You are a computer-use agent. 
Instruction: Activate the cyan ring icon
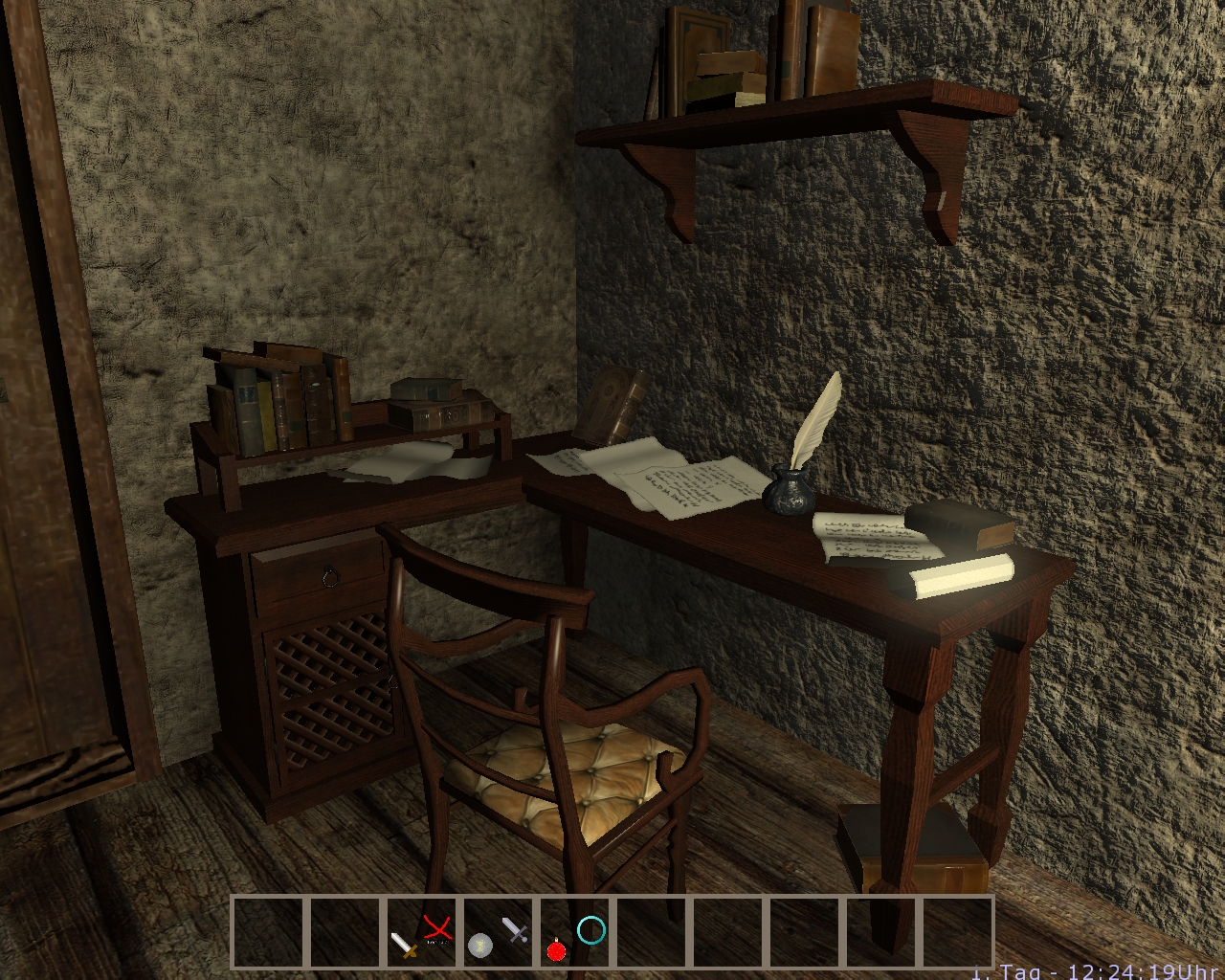click(x=591, y=929)
